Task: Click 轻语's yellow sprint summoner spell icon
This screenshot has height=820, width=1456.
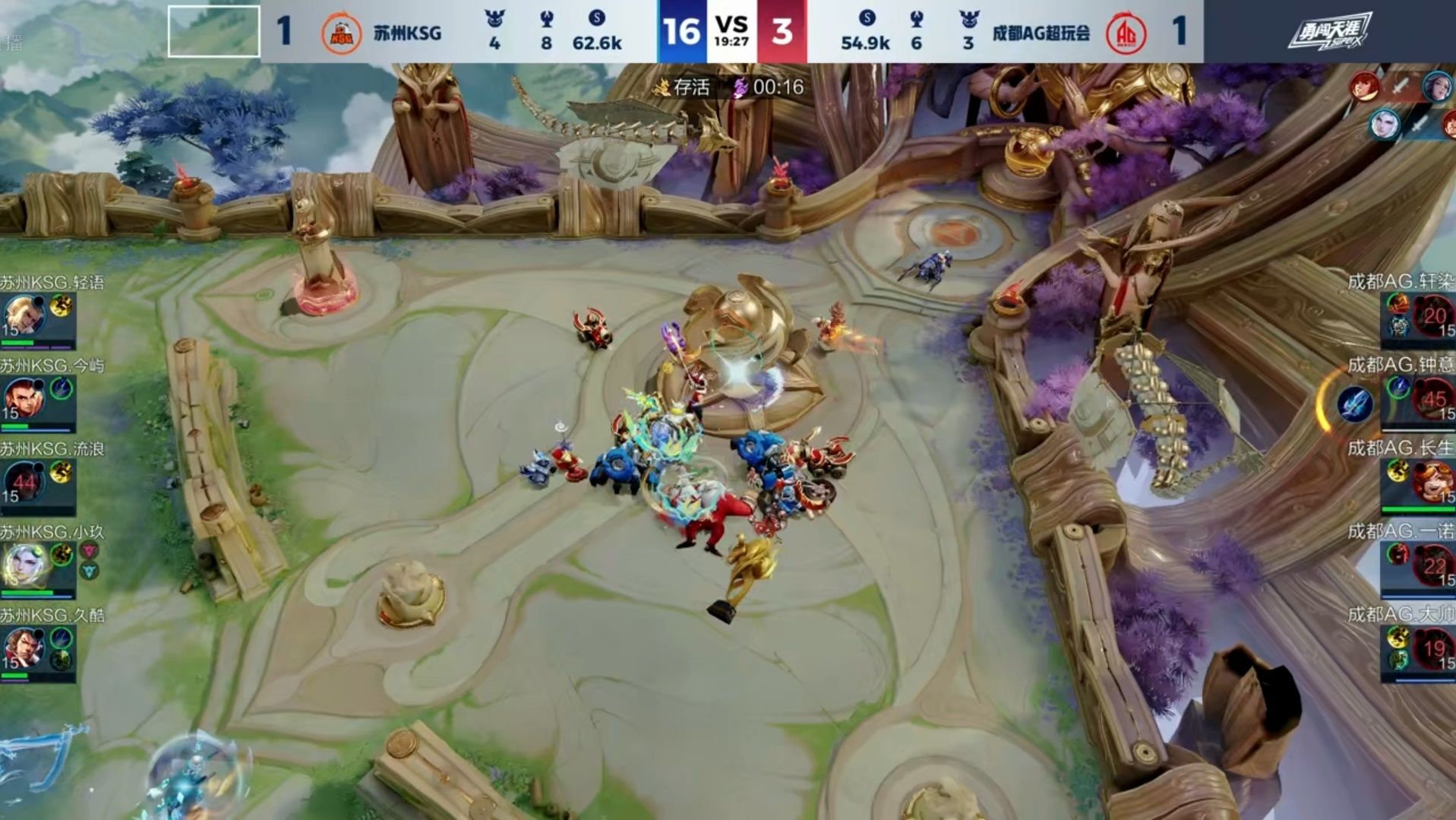Action: pyautogui.click(x=61, y=306)
